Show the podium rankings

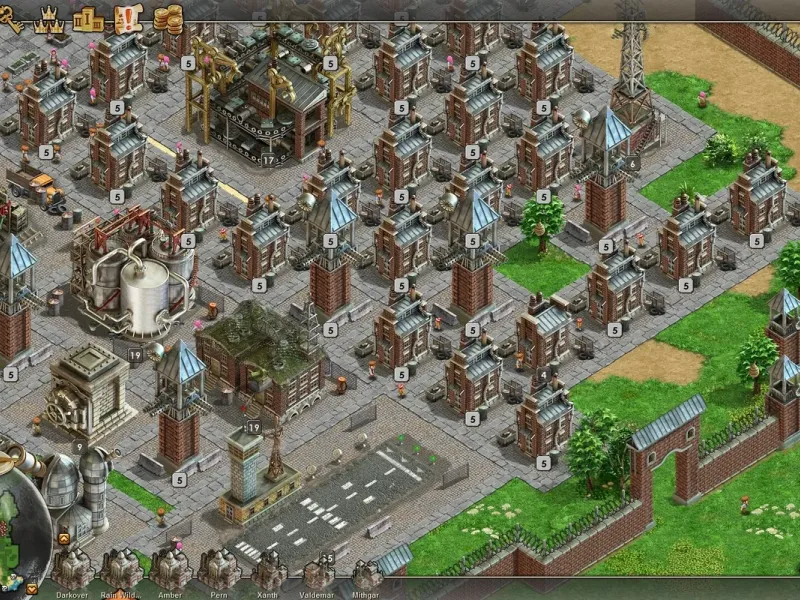(x=89, y=17)
